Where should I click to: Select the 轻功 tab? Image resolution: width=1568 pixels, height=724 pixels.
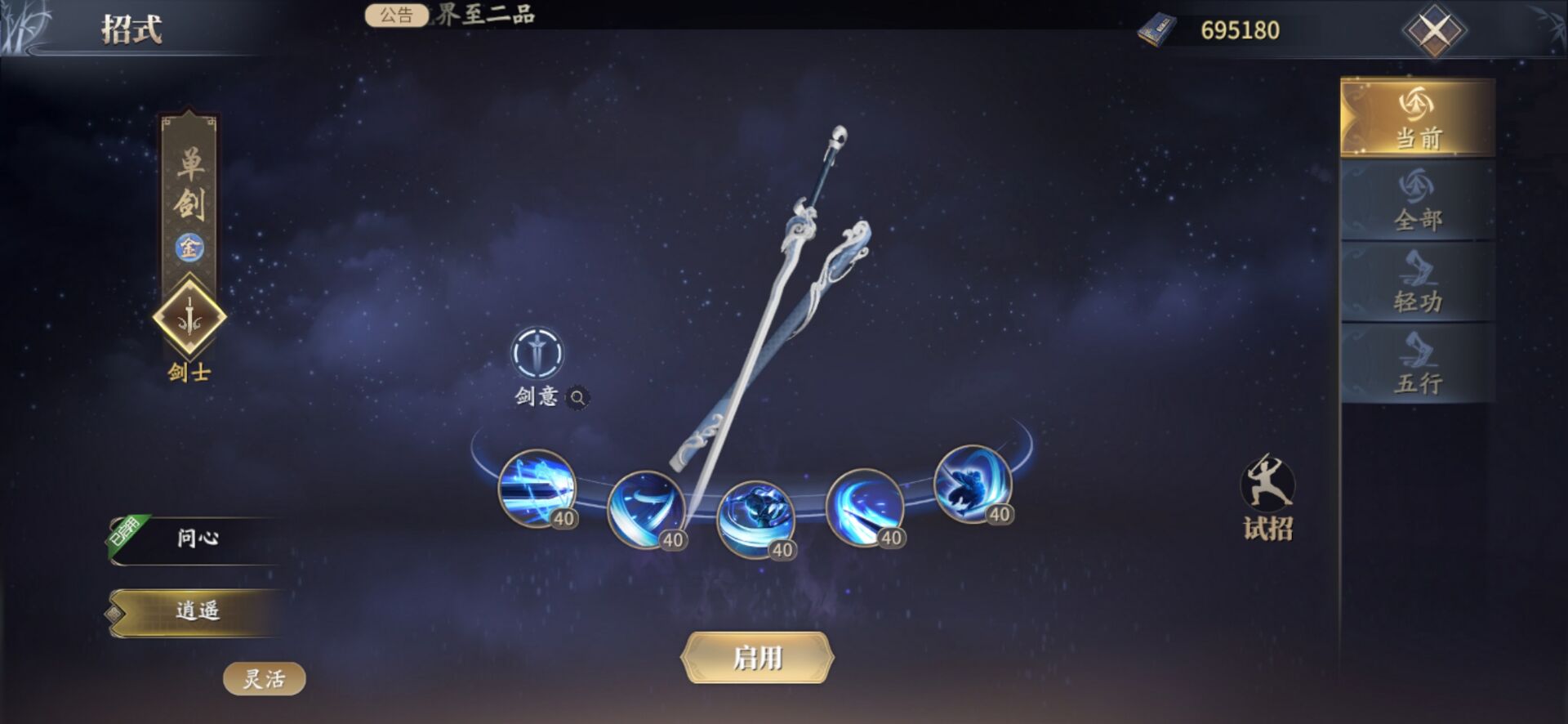click(1418, 282)
